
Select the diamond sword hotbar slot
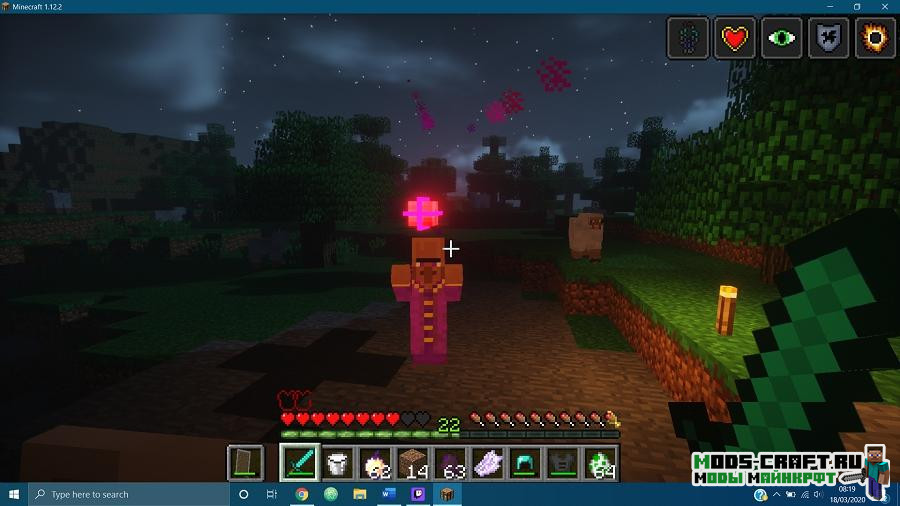pyautogui.click(x=299, y=463)
